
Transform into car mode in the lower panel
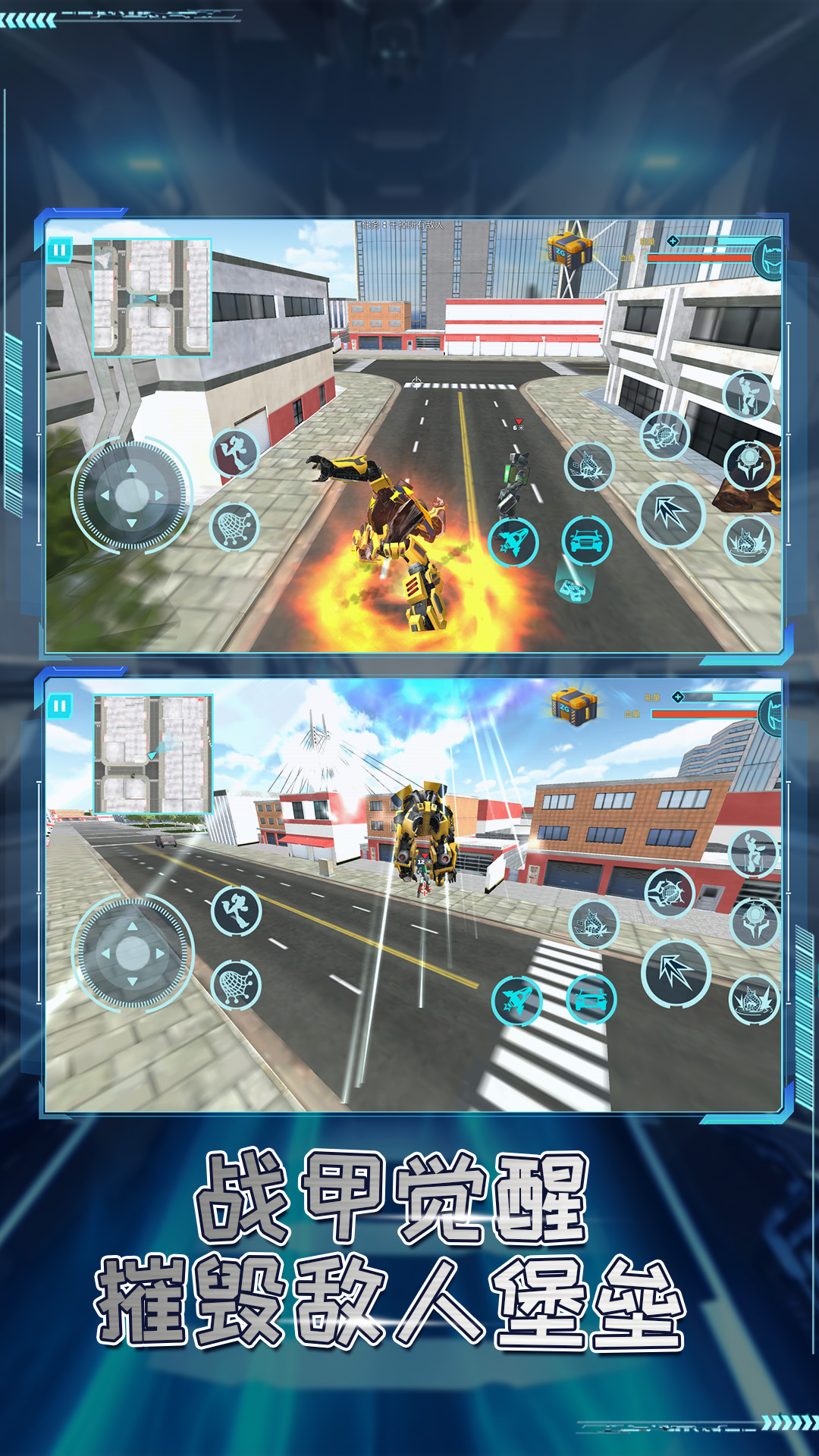pyautogui.click(x=591, y=999)
